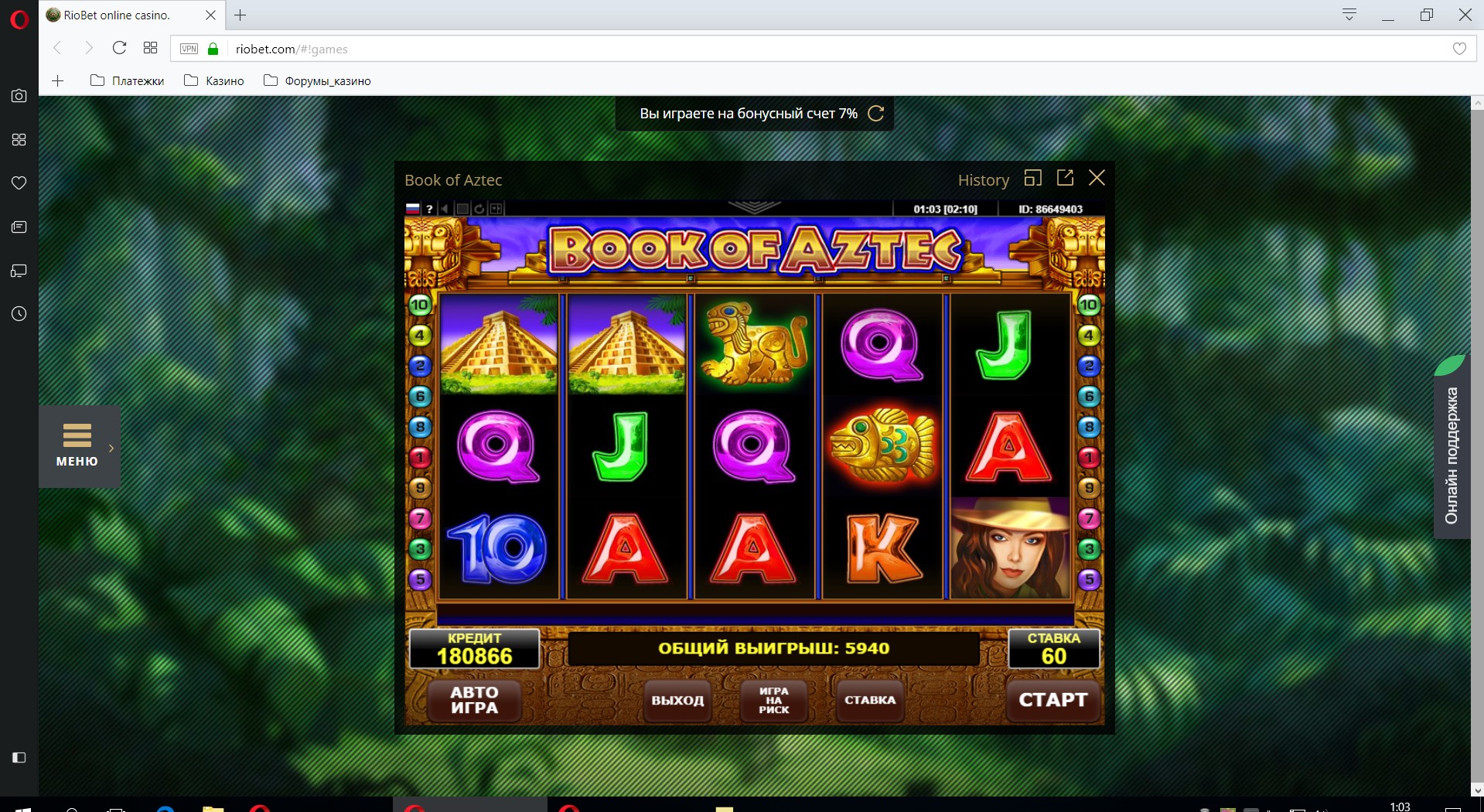Open the game in a new window
1484x812 pixels.
[x=1065, y=178]
